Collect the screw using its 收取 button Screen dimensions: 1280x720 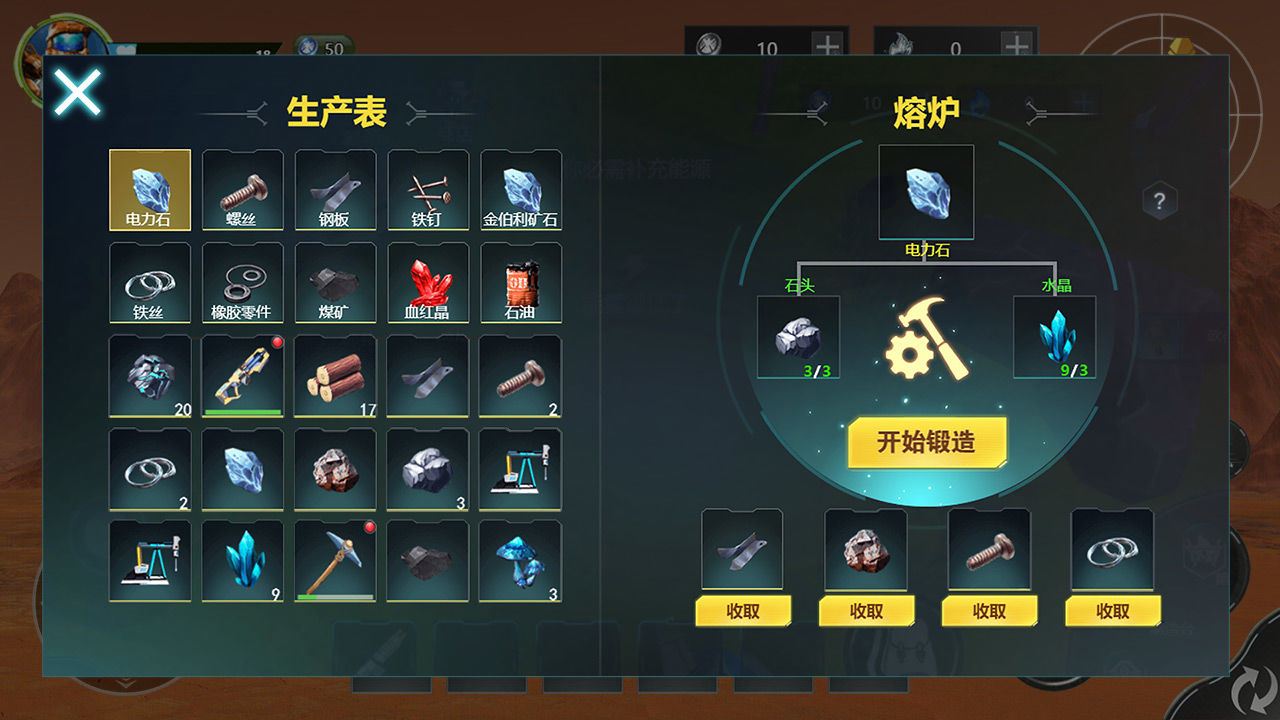click(988, 610)
